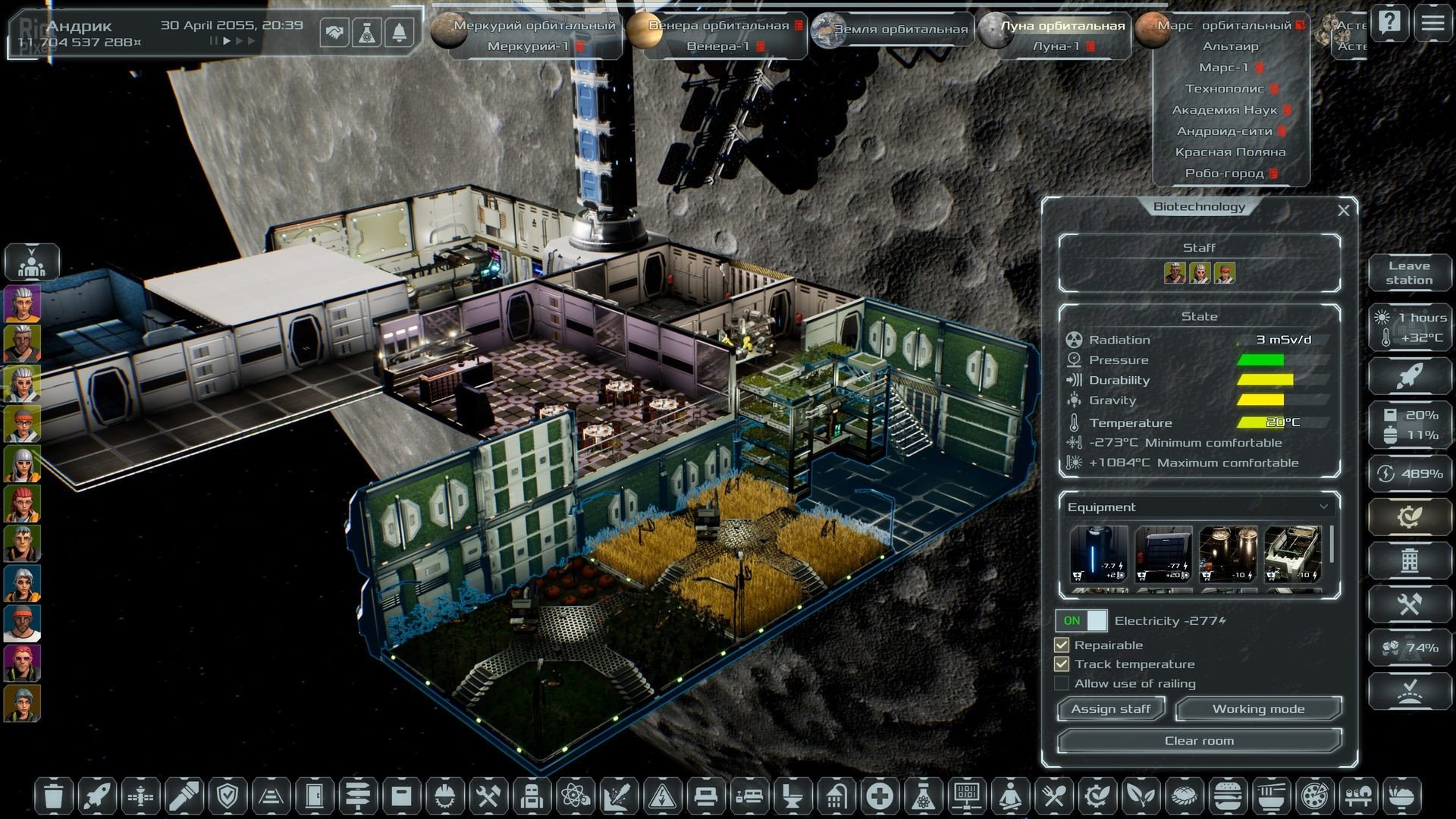The height and width of the screenshot is (819, 1456).
Task: Close the Biotechnology panel
Action: click(1343, 210)
